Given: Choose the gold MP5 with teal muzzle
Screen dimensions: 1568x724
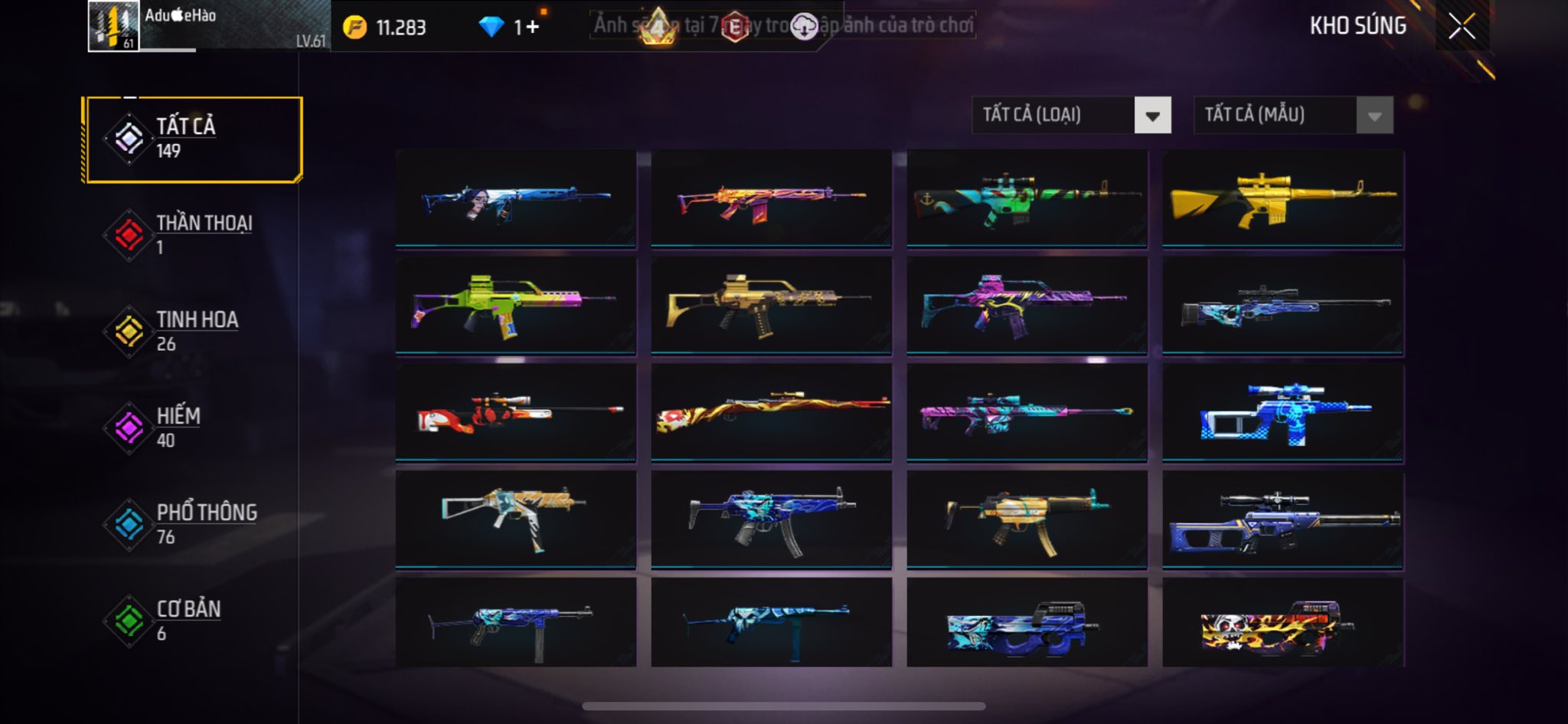Looking at the screenshot, I should coord(1027,519).
